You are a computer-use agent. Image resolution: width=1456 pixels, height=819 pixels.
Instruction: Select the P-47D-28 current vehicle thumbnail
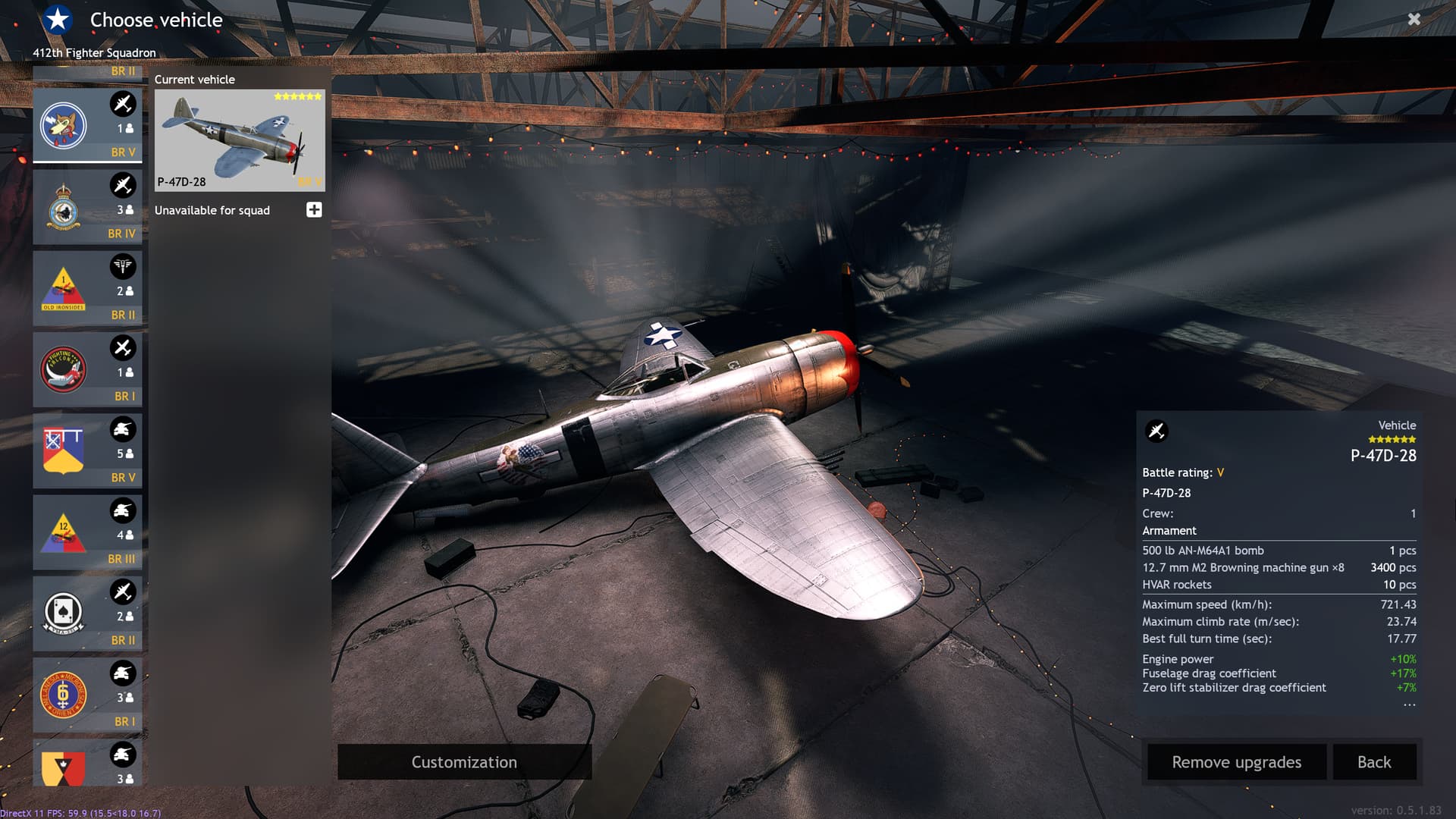coord(240,140)
